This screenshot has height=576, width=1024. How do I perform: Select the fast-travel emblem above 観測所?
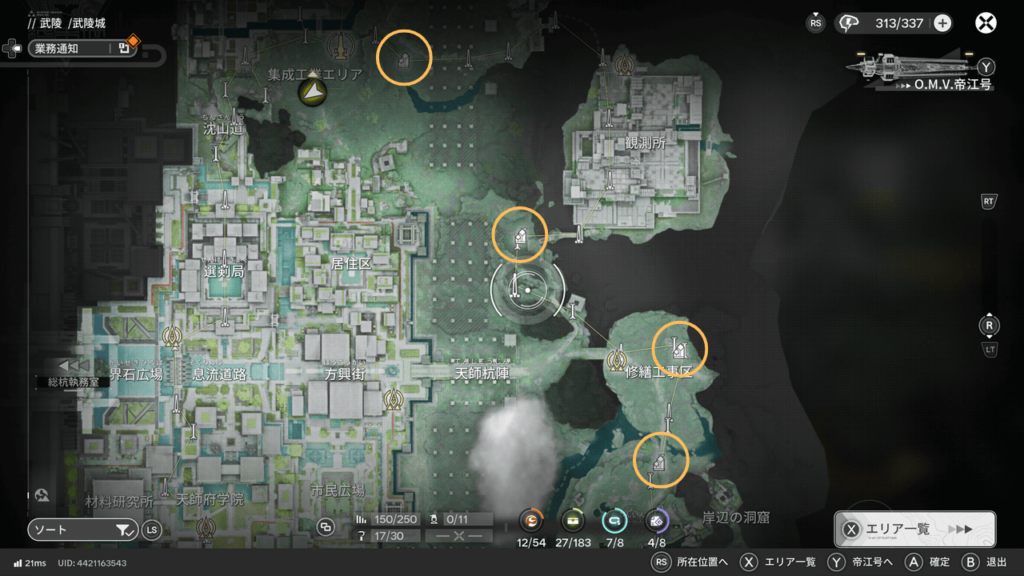(625, 67)
